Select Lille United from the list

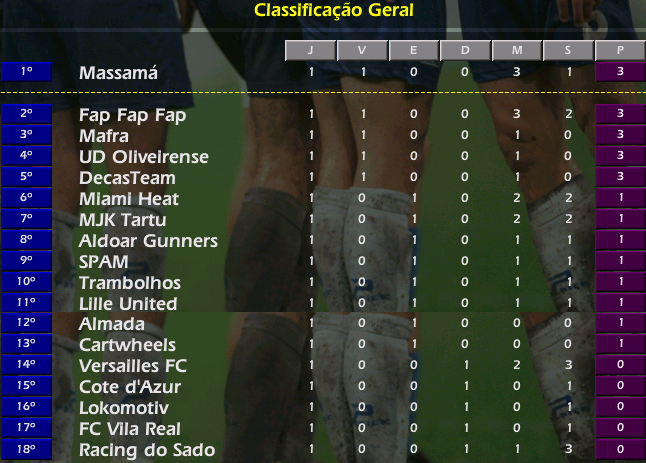coord(128,304)
